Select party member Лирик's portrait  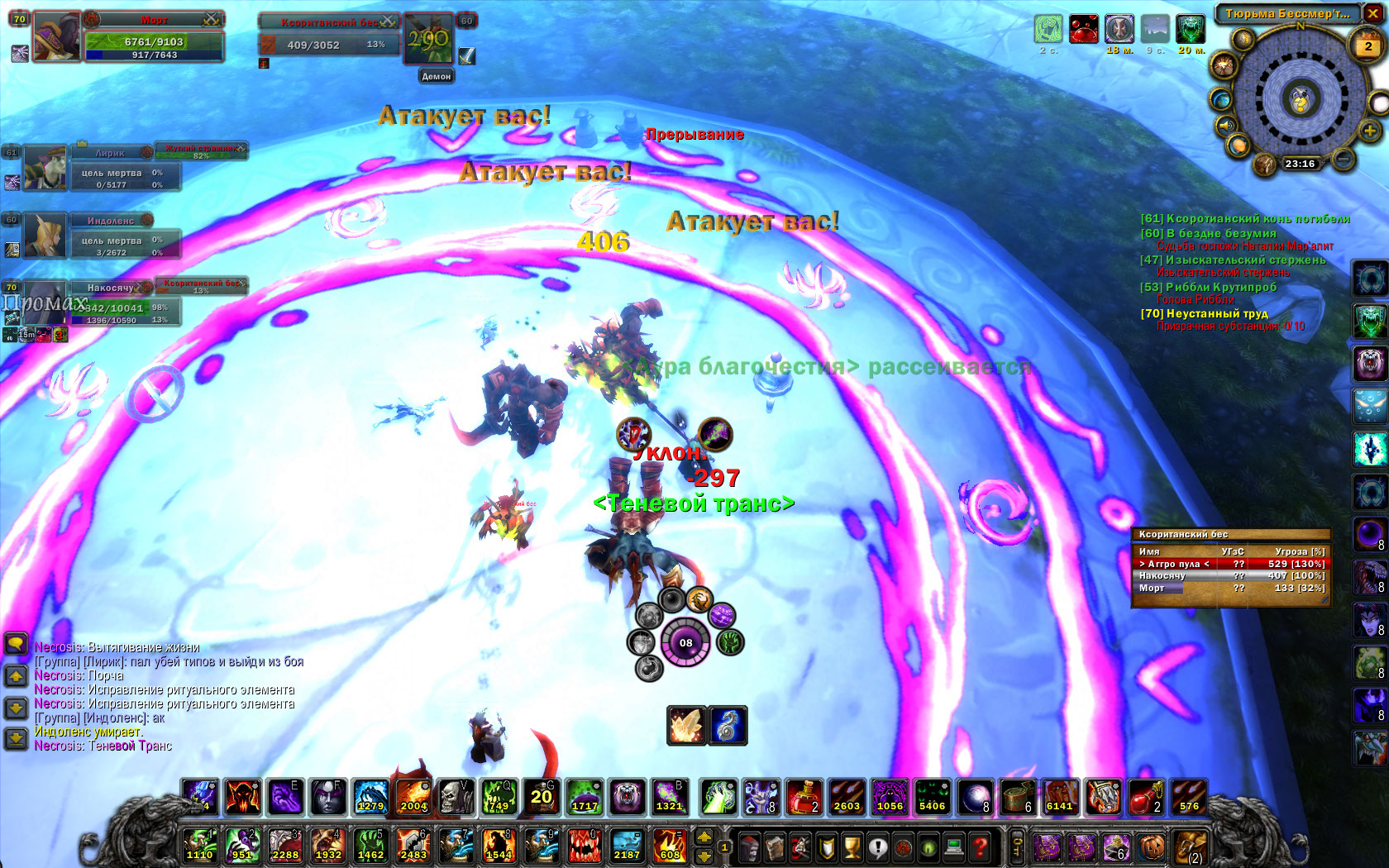45,168
